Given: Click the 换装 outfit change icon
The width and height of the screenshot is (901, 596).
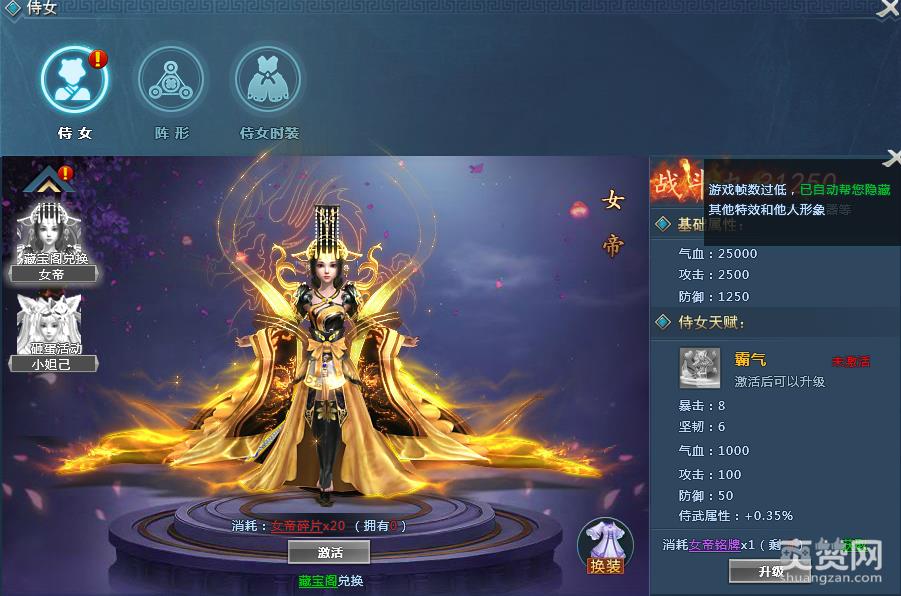Looking at the screenshot, I should (605, 547).
